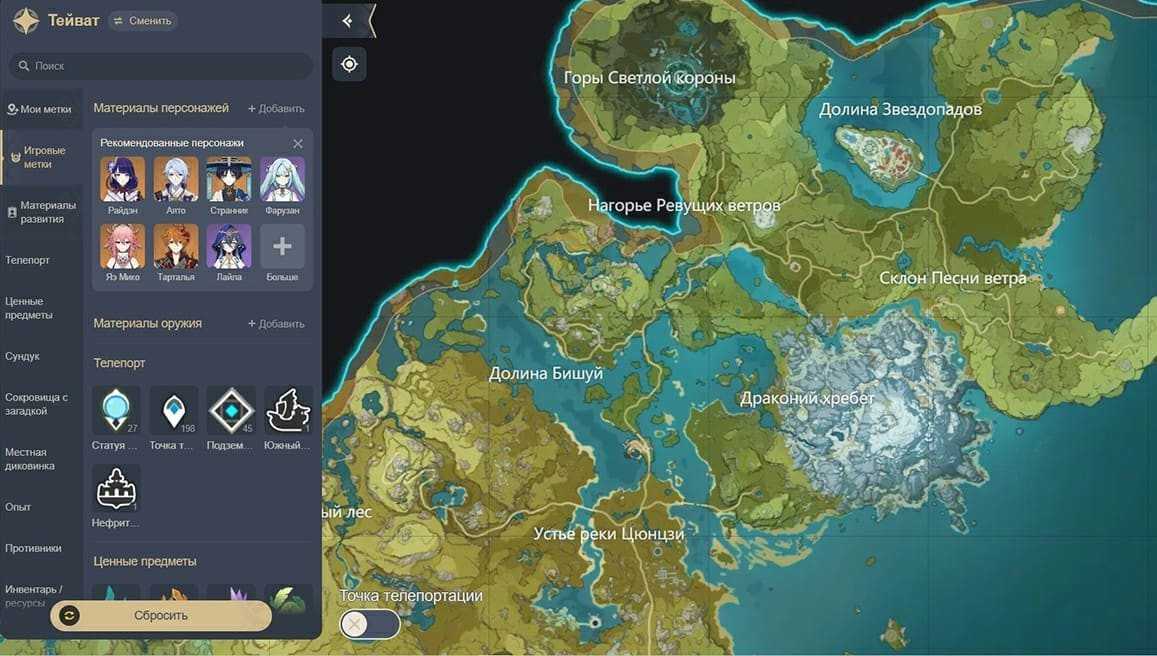The width and height of the screenshot is (1157, 656).
Task: Collapse the side panel with arrow
Action: [x=347, y=21]
